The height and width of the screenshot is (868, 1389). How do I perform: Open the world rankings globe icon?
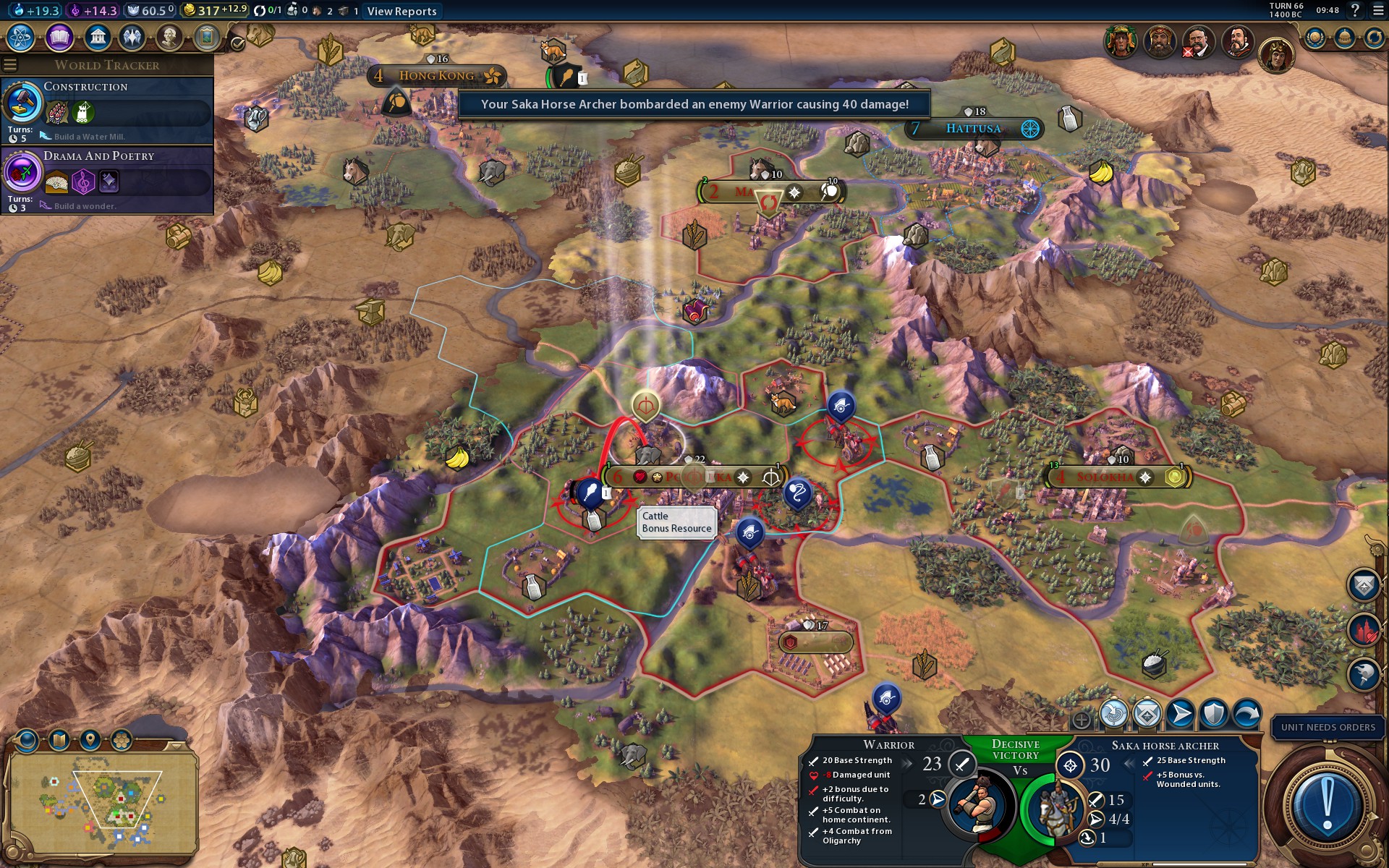click(1314, 38)
